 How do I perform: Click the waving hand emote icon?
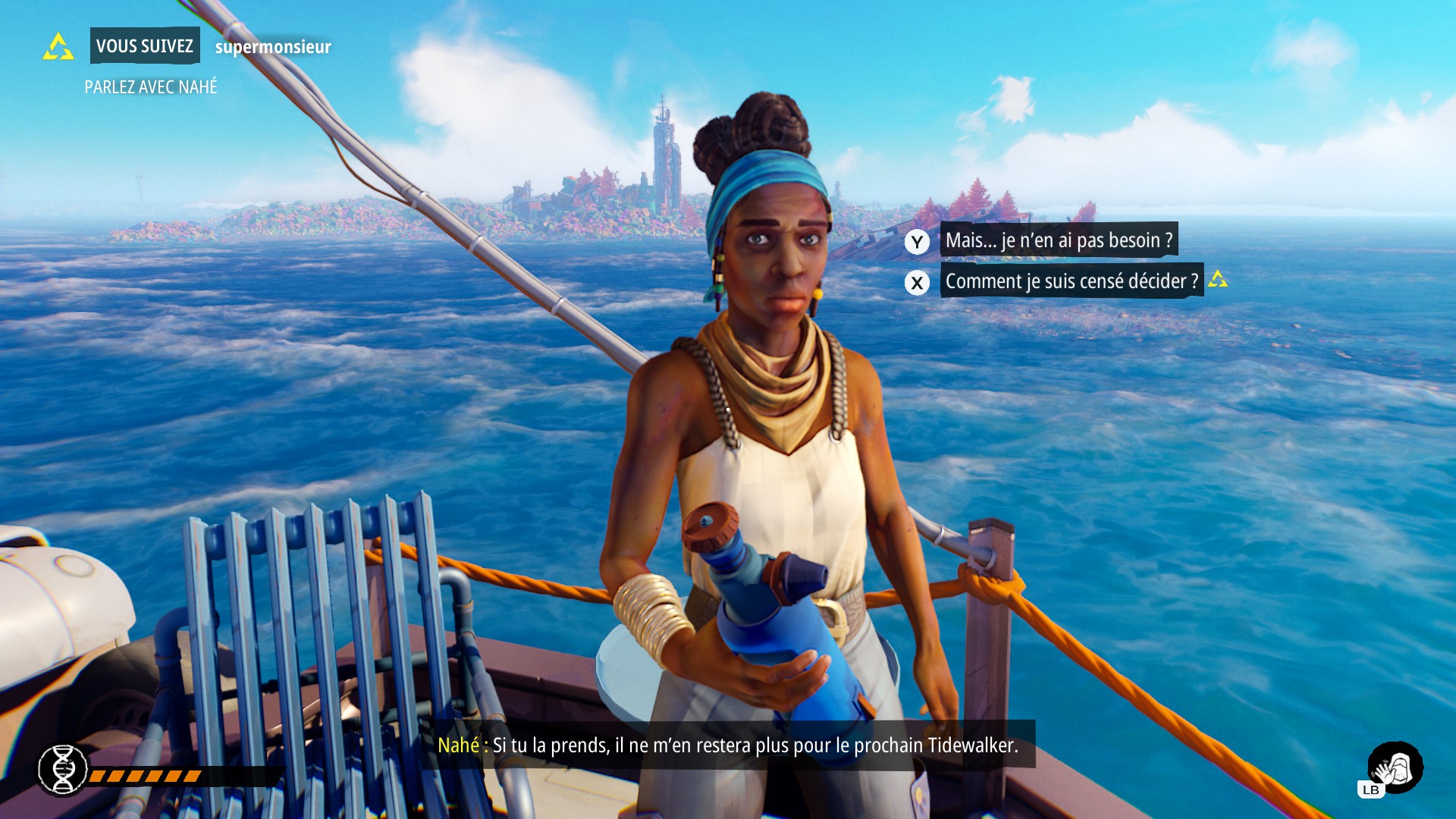click(x=1395, y=767)
